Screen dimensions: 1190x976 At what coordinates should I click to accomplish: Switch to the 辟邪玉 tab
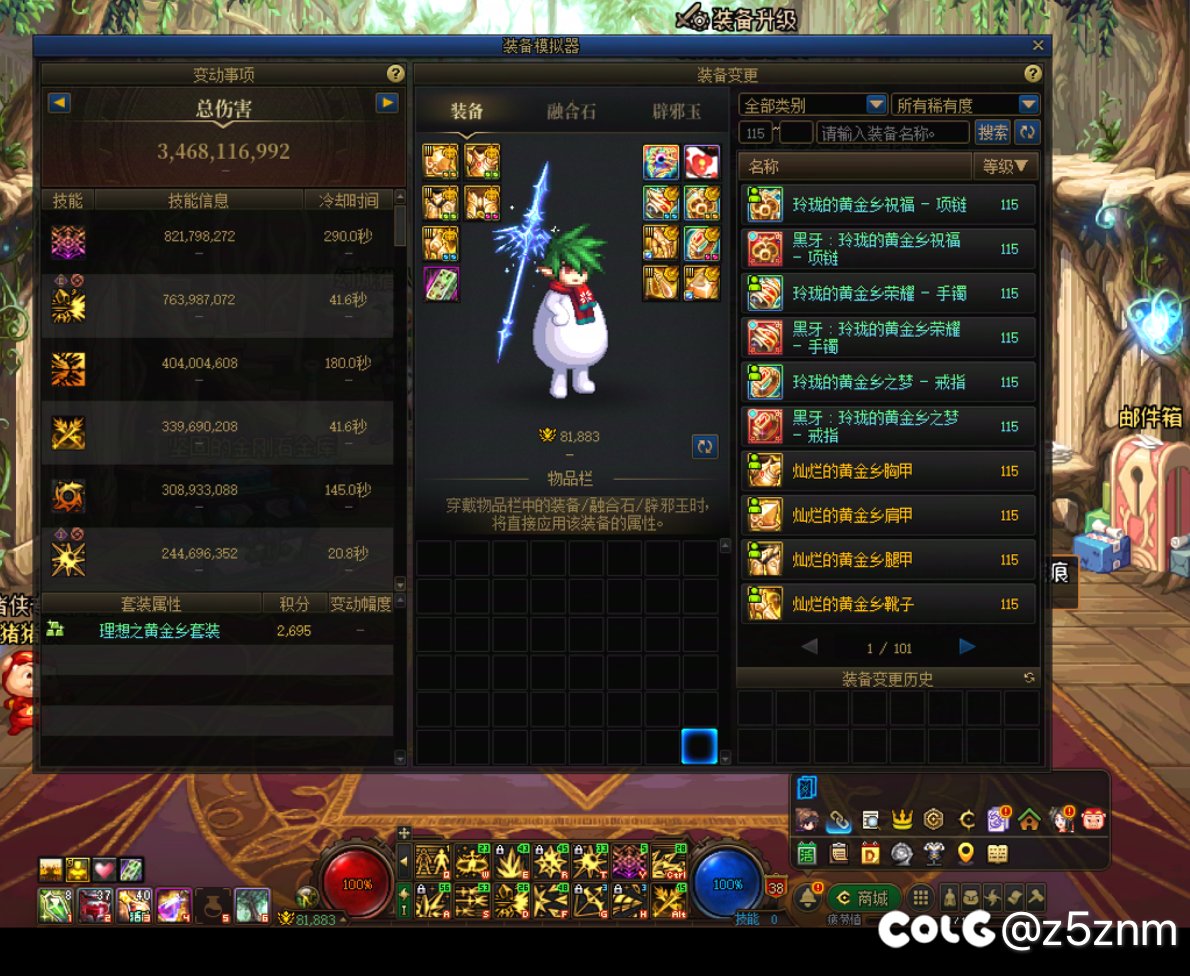[676, 111]
